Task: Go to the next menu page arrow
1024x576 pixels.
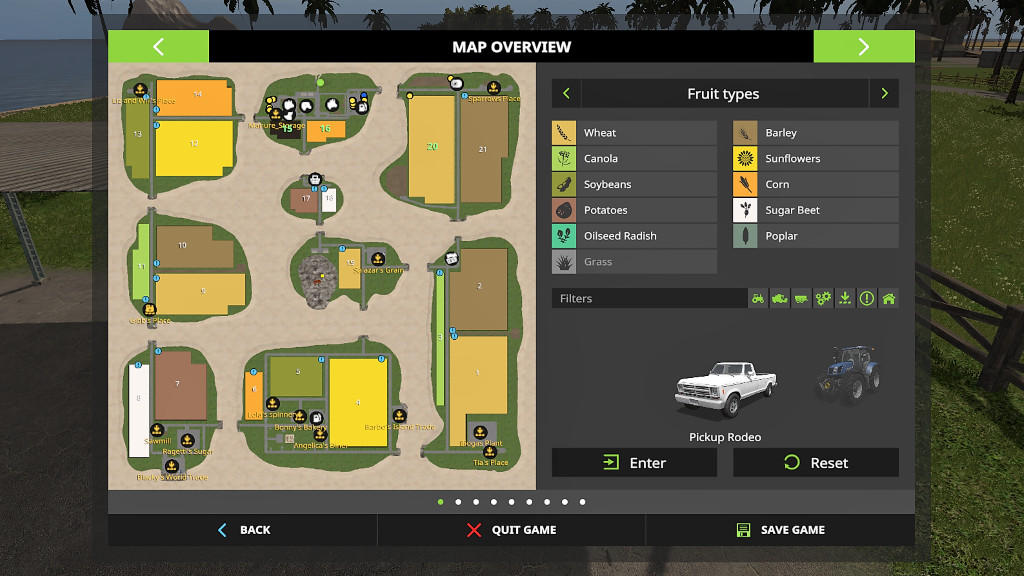Action: point(863,47)
